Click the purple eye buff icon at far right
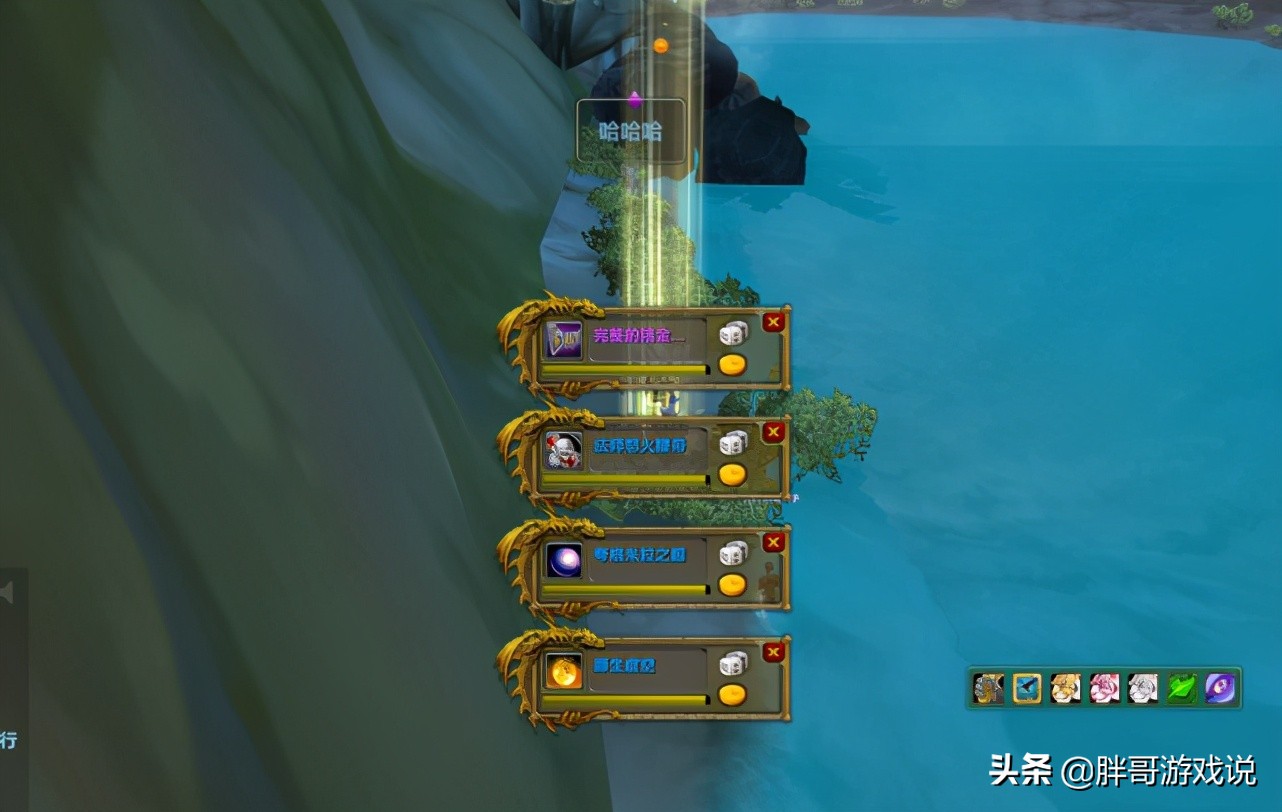 (x=1219, y=687)
